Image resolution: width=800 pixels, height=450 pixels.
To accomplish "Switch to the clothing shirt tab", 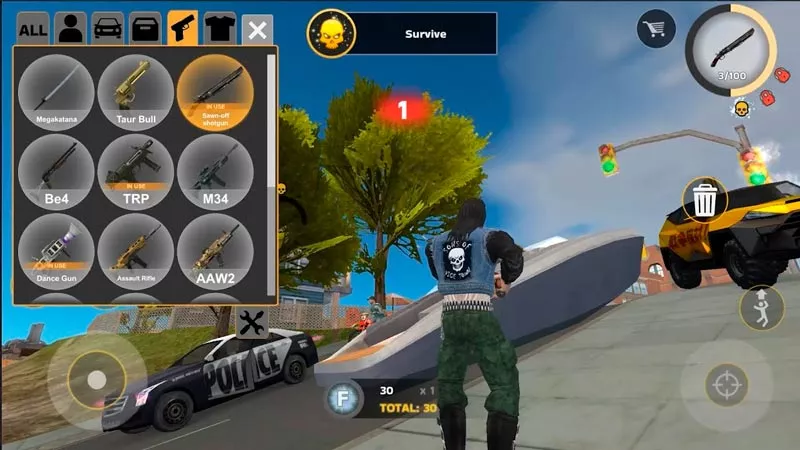I will 220,28.
